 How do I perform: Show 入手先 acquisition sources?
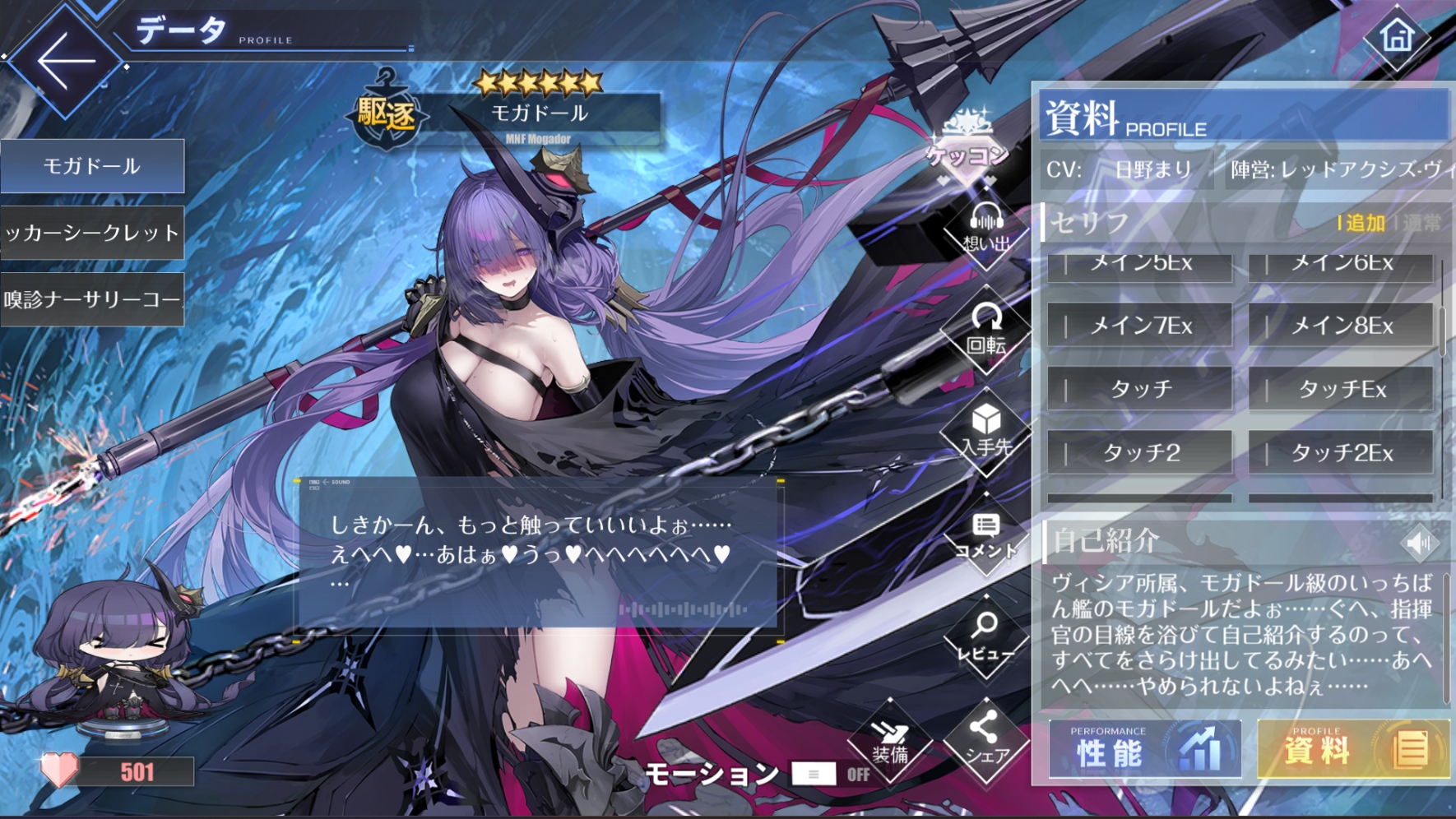click(x=985, y=433)
